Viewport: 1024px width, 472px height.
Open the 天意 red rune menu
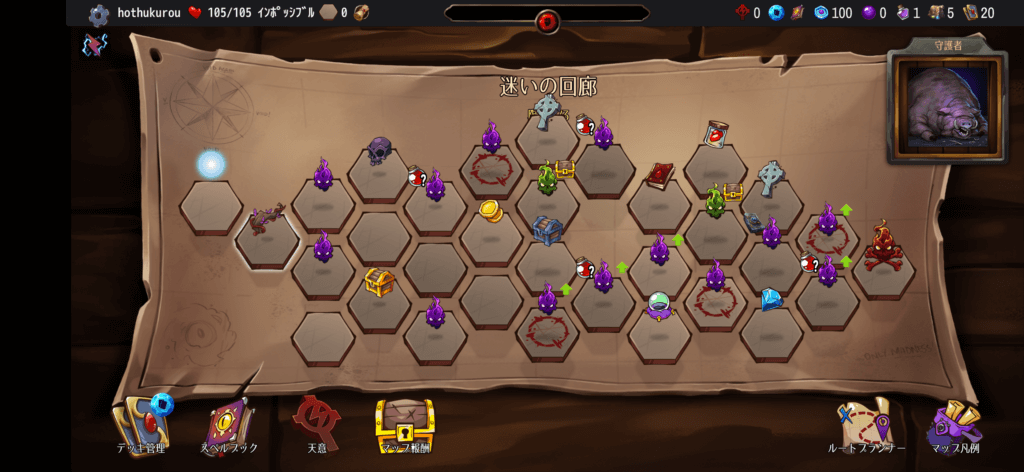(317, 423)
